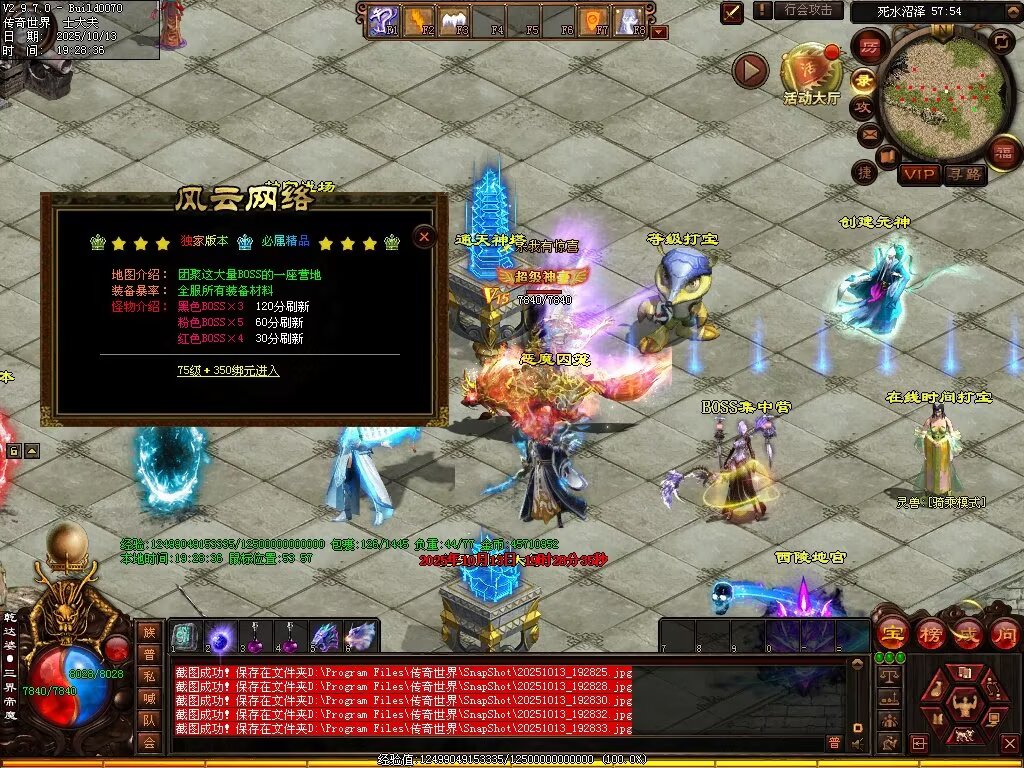Image resolution: width=1024 pixels, height=768 pixels.
Task: Open the character figure hexagon button
Action: [964, 704]
